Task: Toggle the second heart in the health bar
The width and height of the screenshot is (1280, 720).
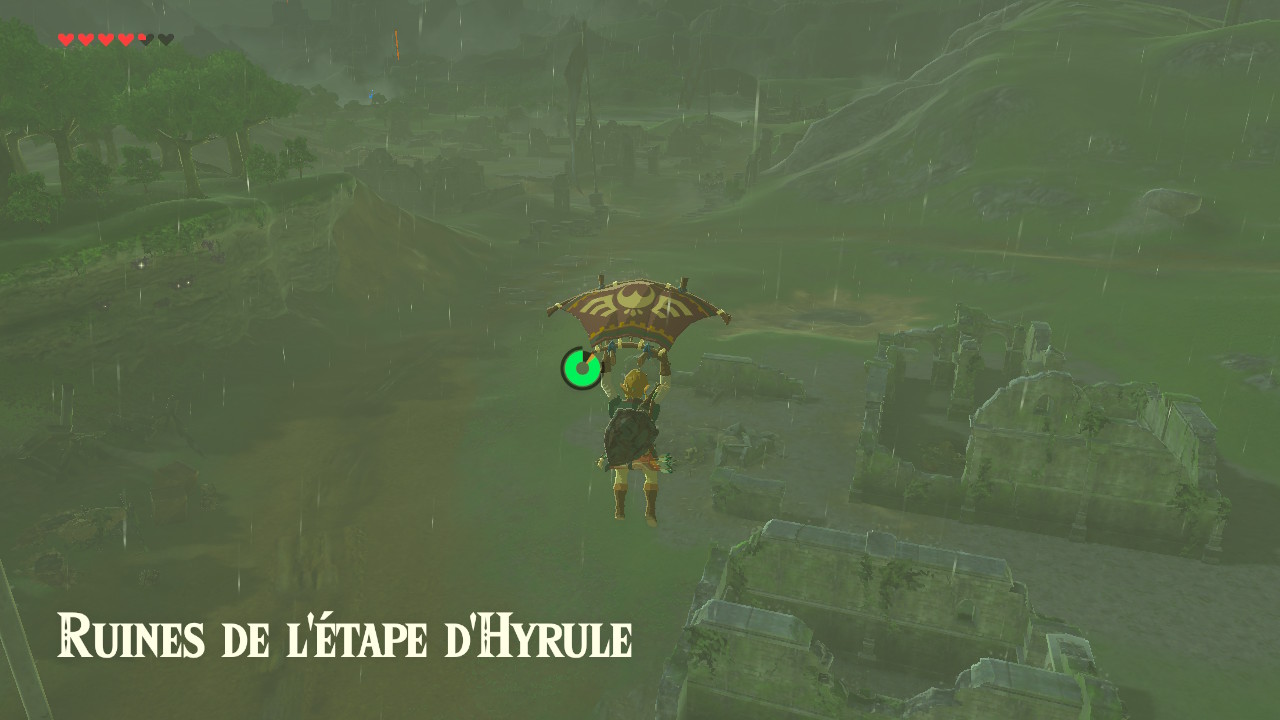Action: pos(86,39)
